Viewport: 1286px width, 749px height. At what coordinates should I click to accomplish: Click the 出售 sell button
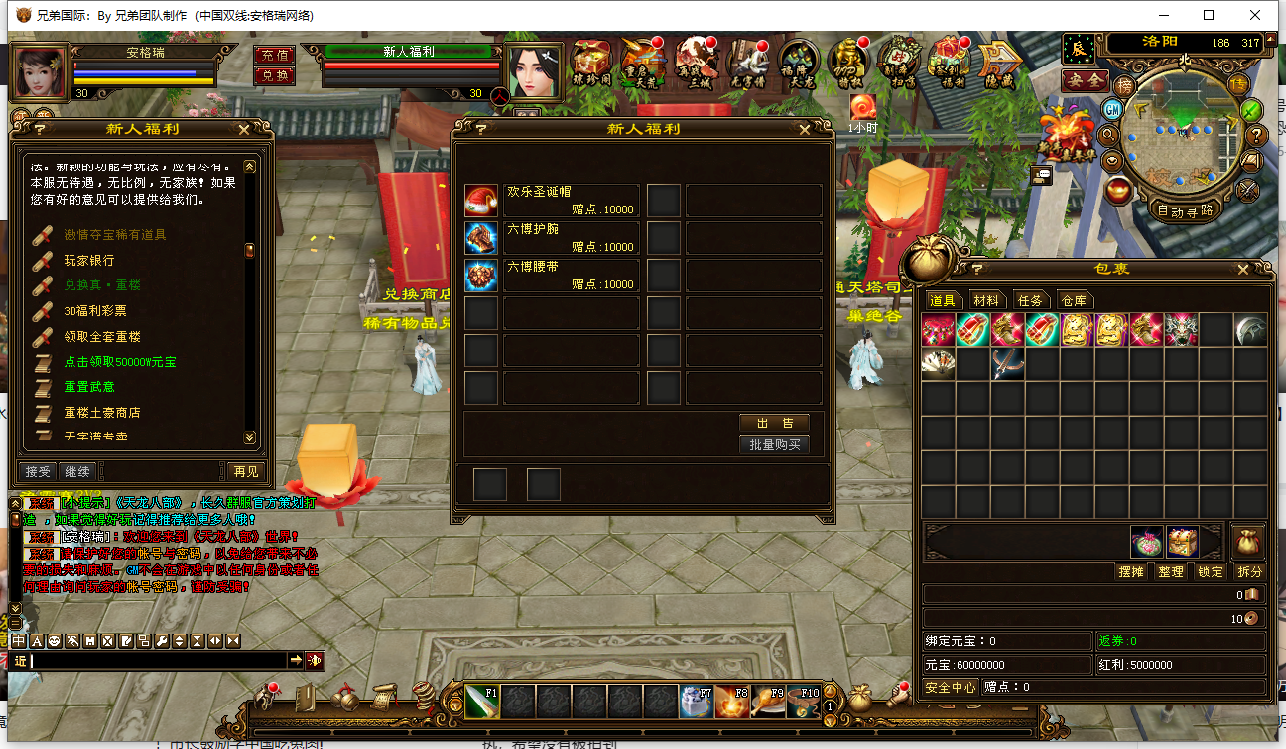(774, 423)
